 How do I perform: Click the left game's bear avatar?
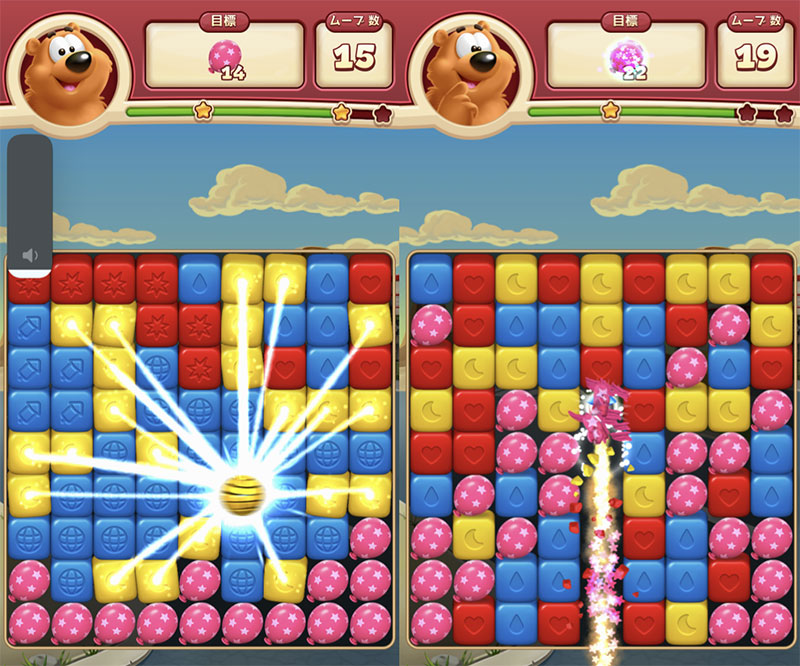66,68
